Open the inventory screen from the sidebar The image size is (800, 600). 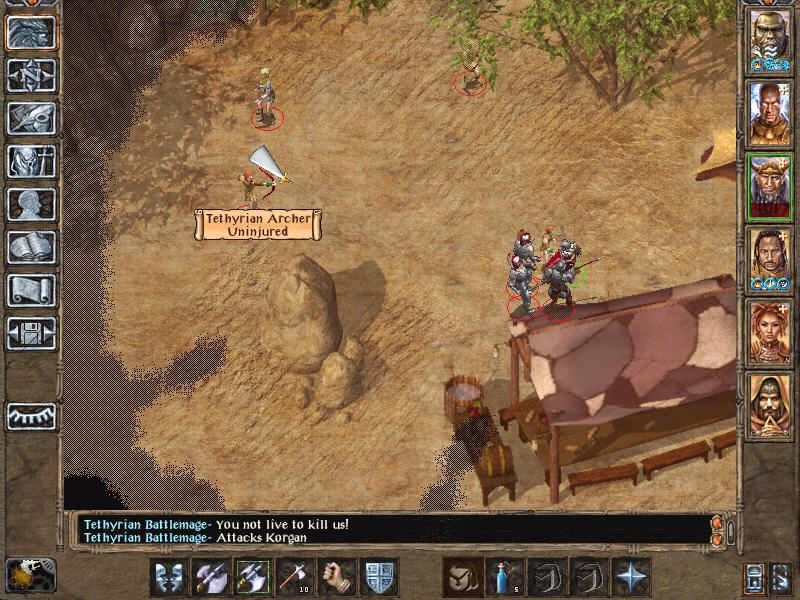click(x=30, y=161)
